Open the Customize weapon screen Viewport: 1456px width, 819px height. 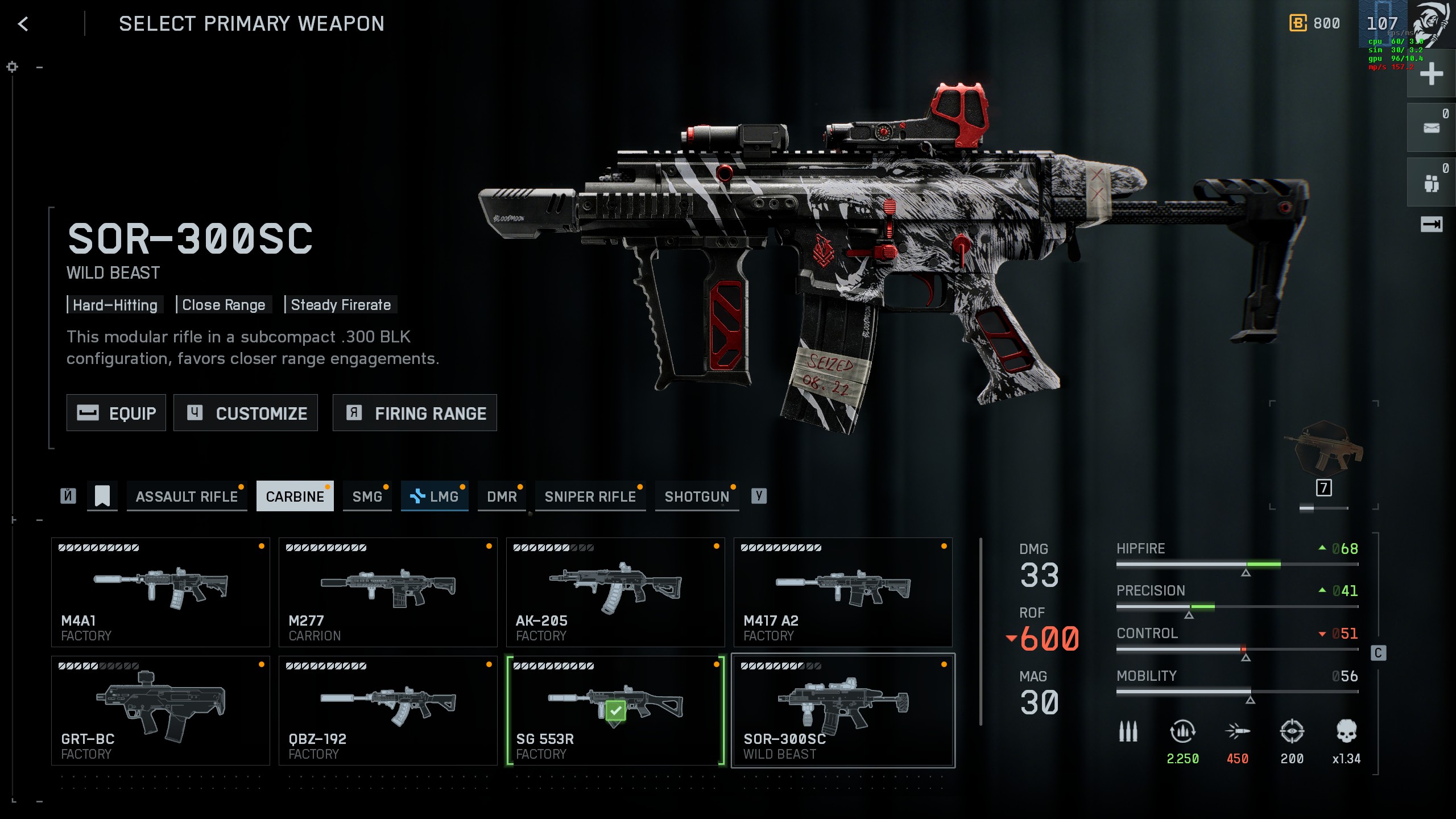246,413
